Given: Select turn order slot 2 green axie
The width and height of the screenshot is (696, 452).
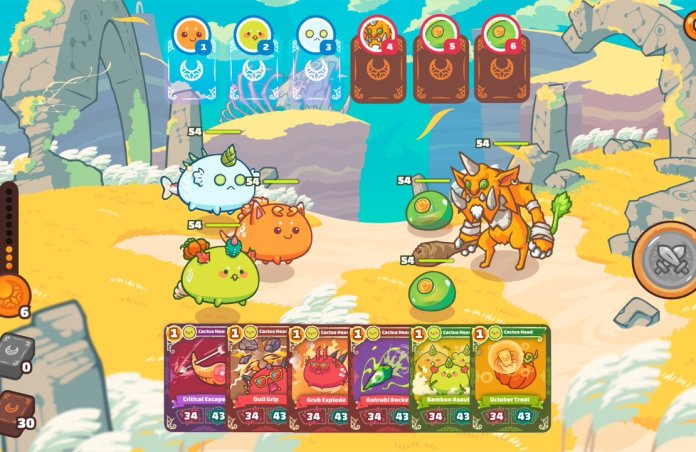Looking at the screenshot, I should point(252,35).
